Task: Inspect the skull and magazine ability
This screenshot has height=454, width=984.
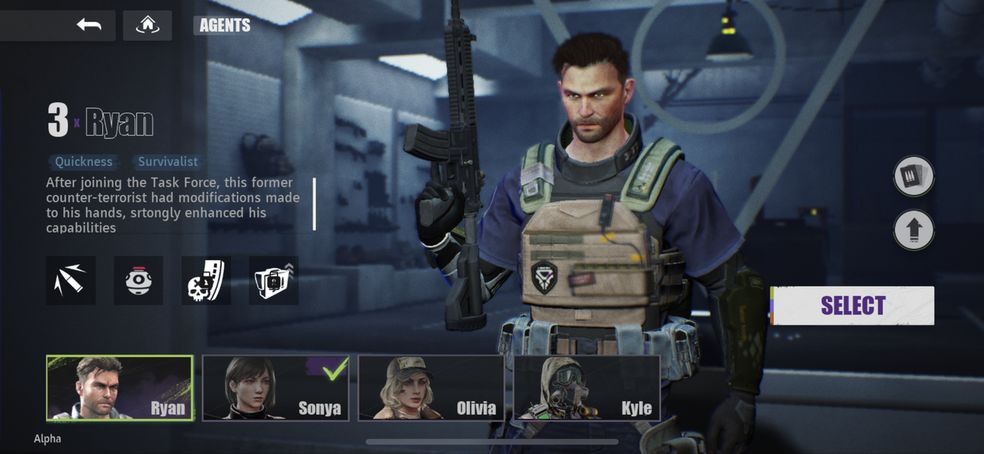Action: [x=206, y=281]
